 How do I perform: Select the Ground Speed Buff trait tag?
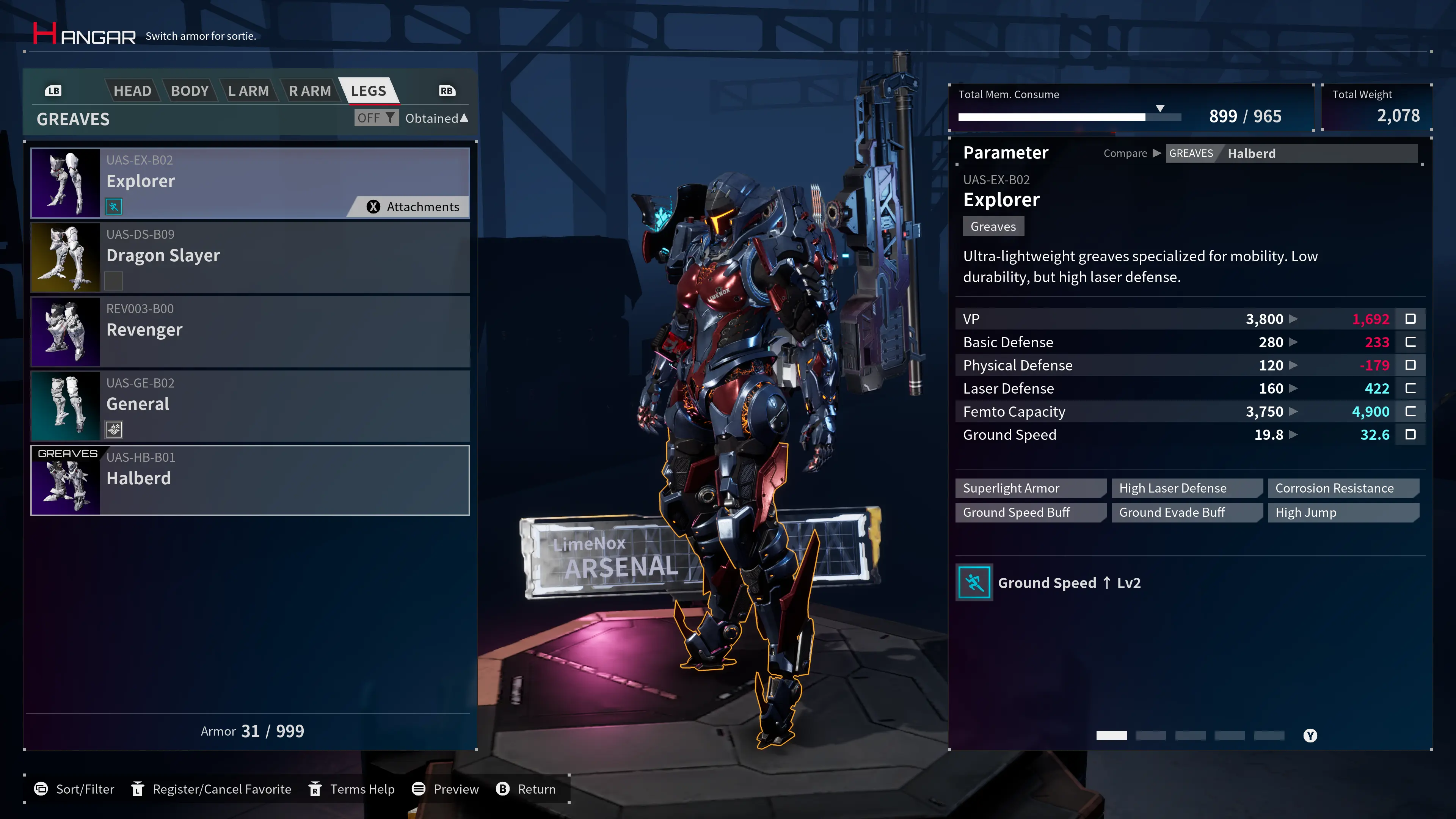tap(1030, 513)
